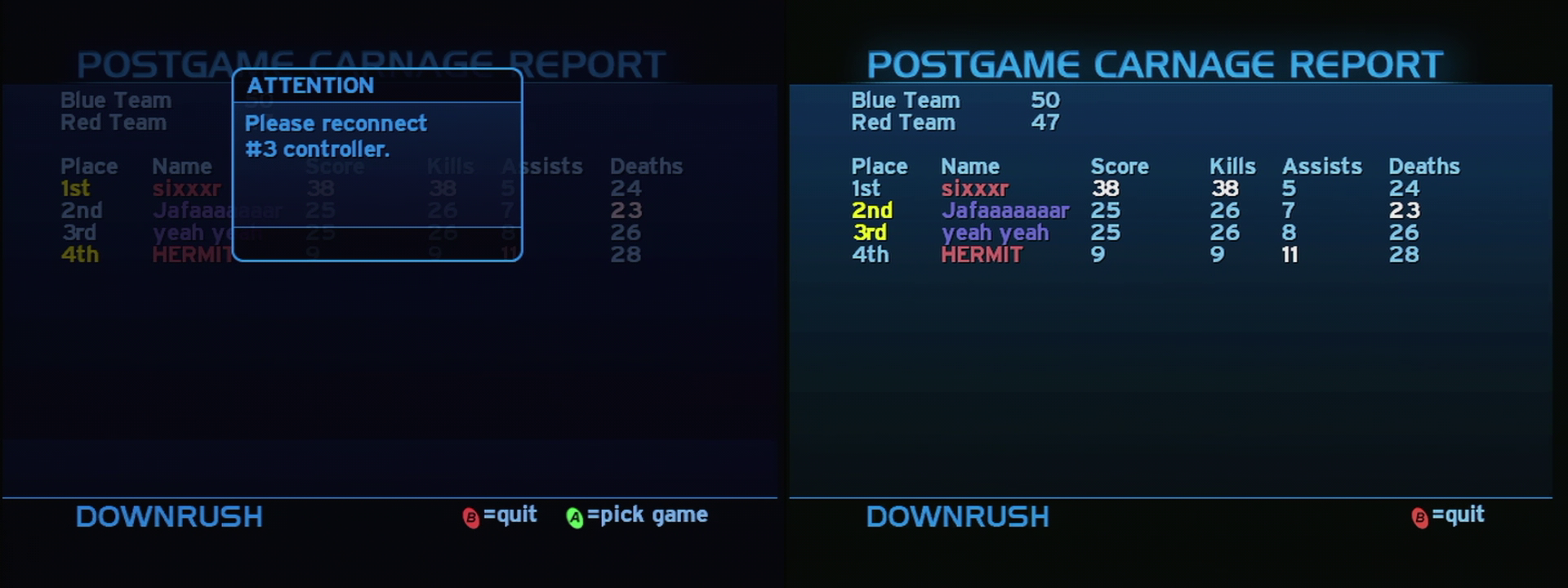Click the DOWNRUSH label on right screen
Screen dimensions: 1568x588
(x=958, y=516)
